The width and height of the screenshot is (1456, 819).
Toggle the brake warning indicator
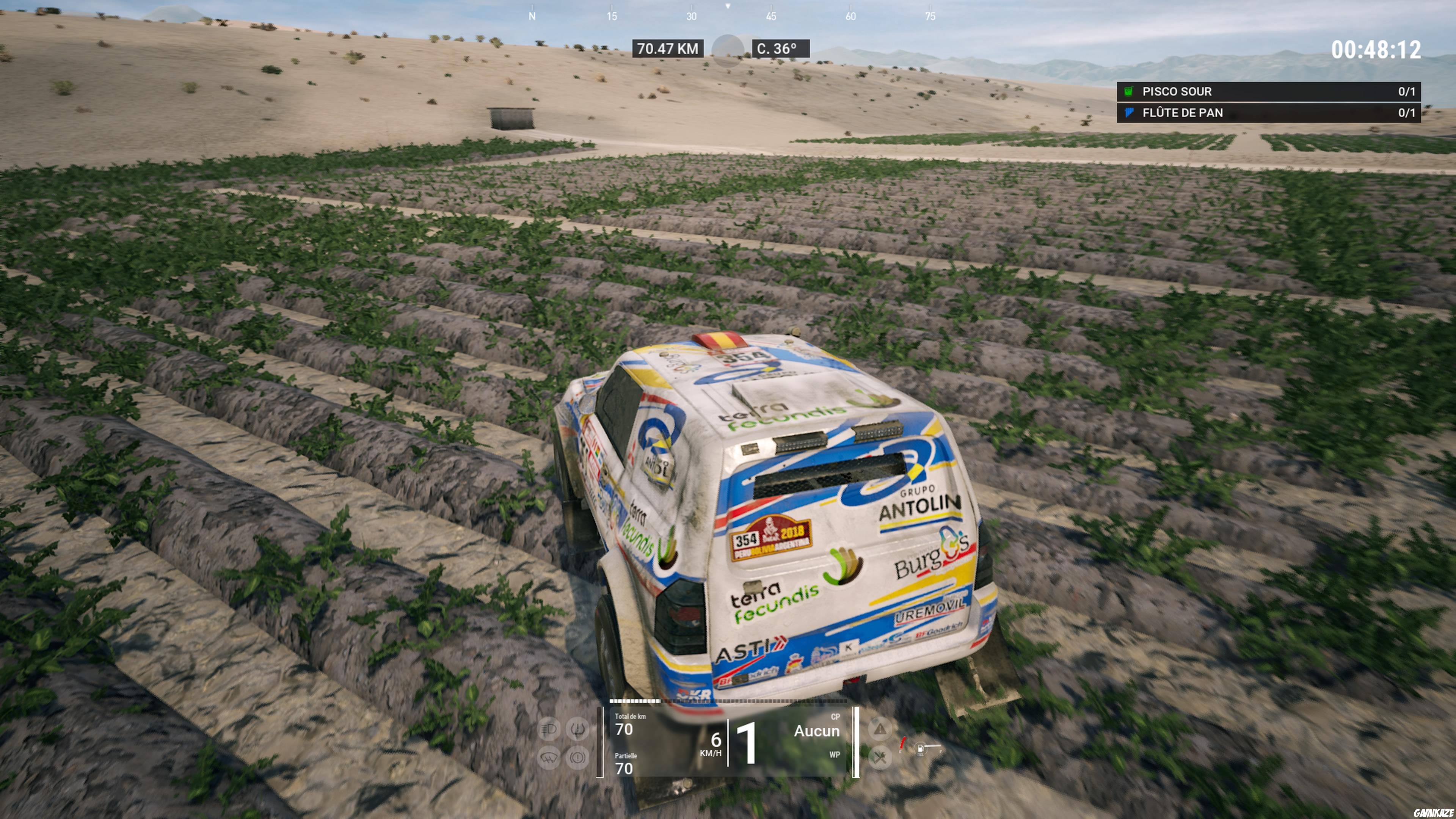click(577, 758)
